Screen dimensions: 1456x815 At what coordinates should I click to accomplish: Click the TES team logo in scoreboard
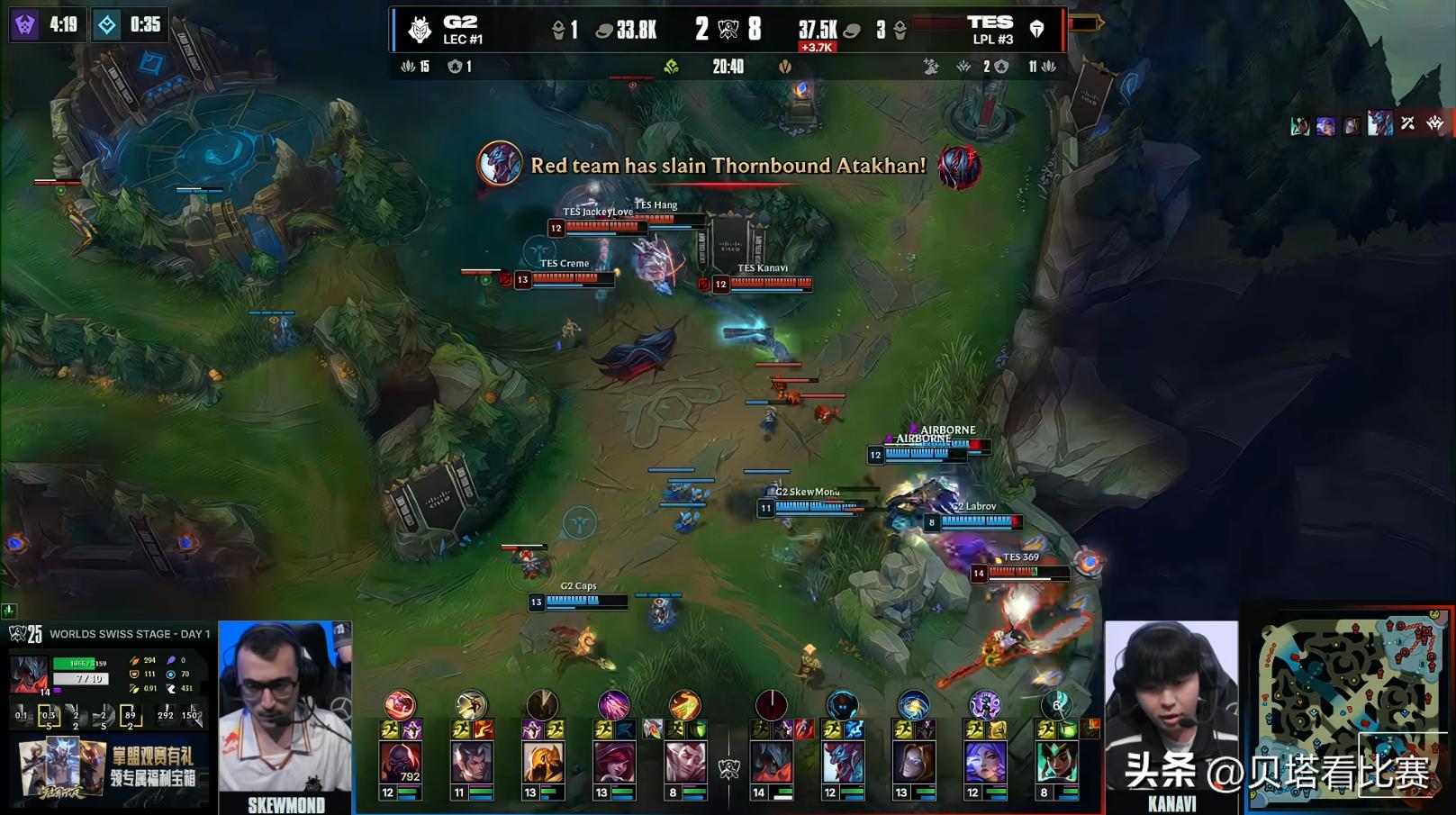click(x=1037, y=30)
